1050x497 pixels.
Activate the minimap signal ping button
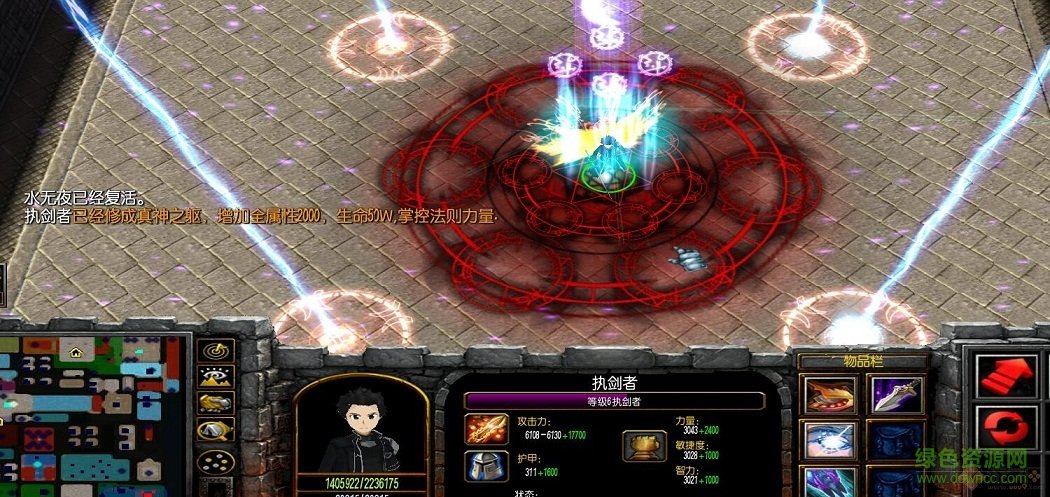(217, 350)
